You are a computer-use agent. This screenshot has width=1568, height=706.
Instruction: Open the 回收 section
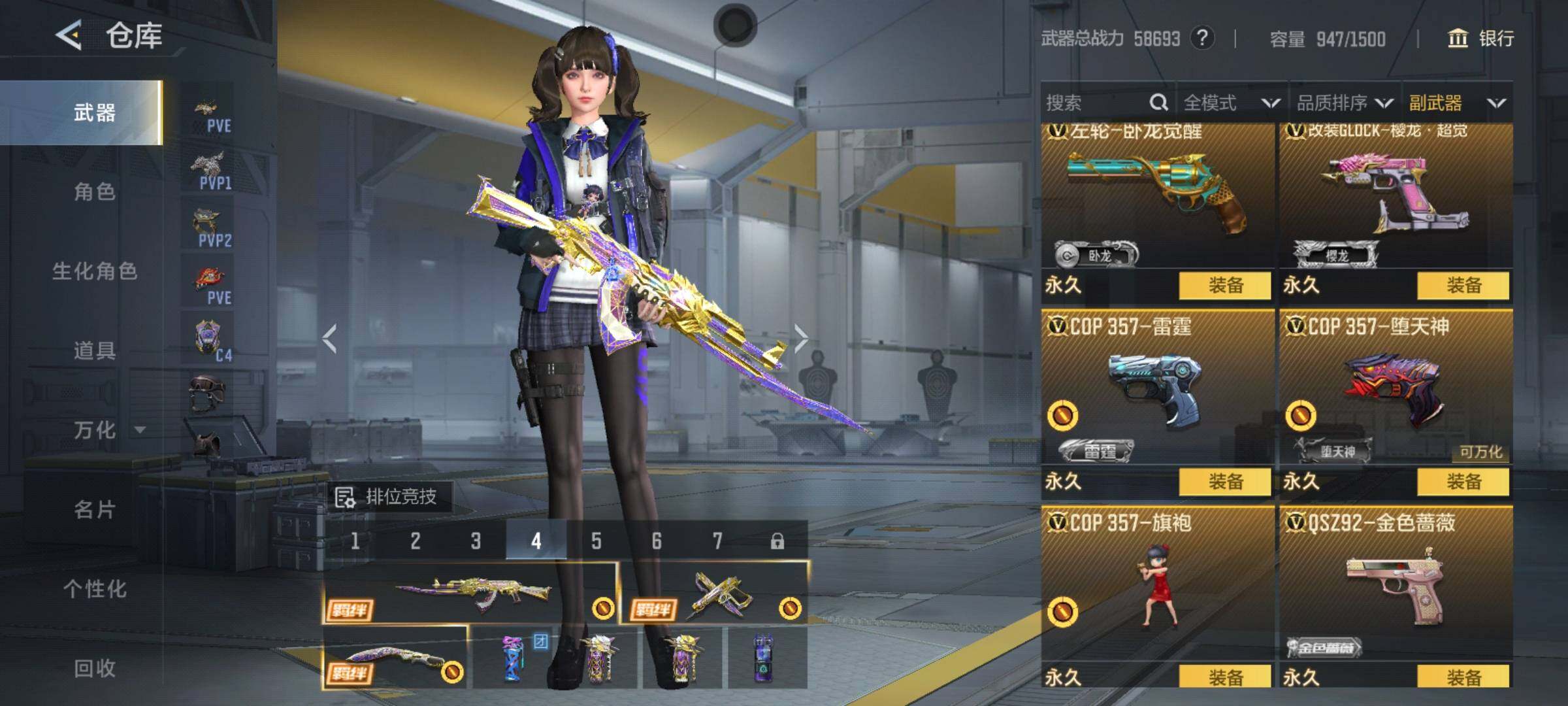click(x=95, y=668)
